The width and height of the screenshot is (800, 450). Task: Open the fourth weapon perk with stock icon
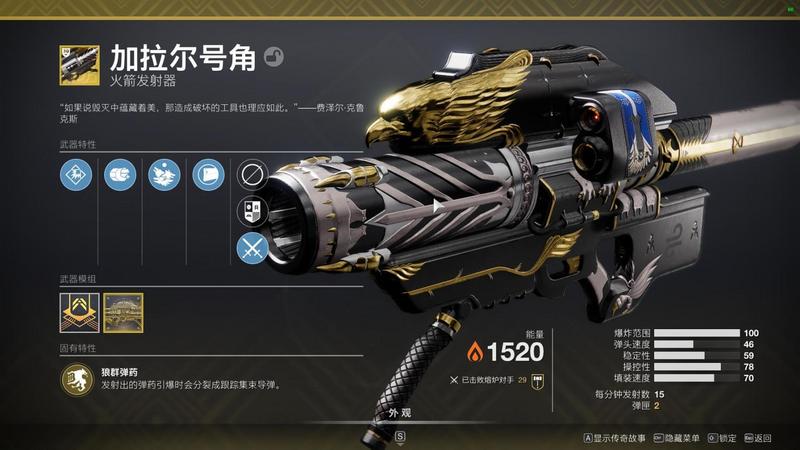coord(207,176)
